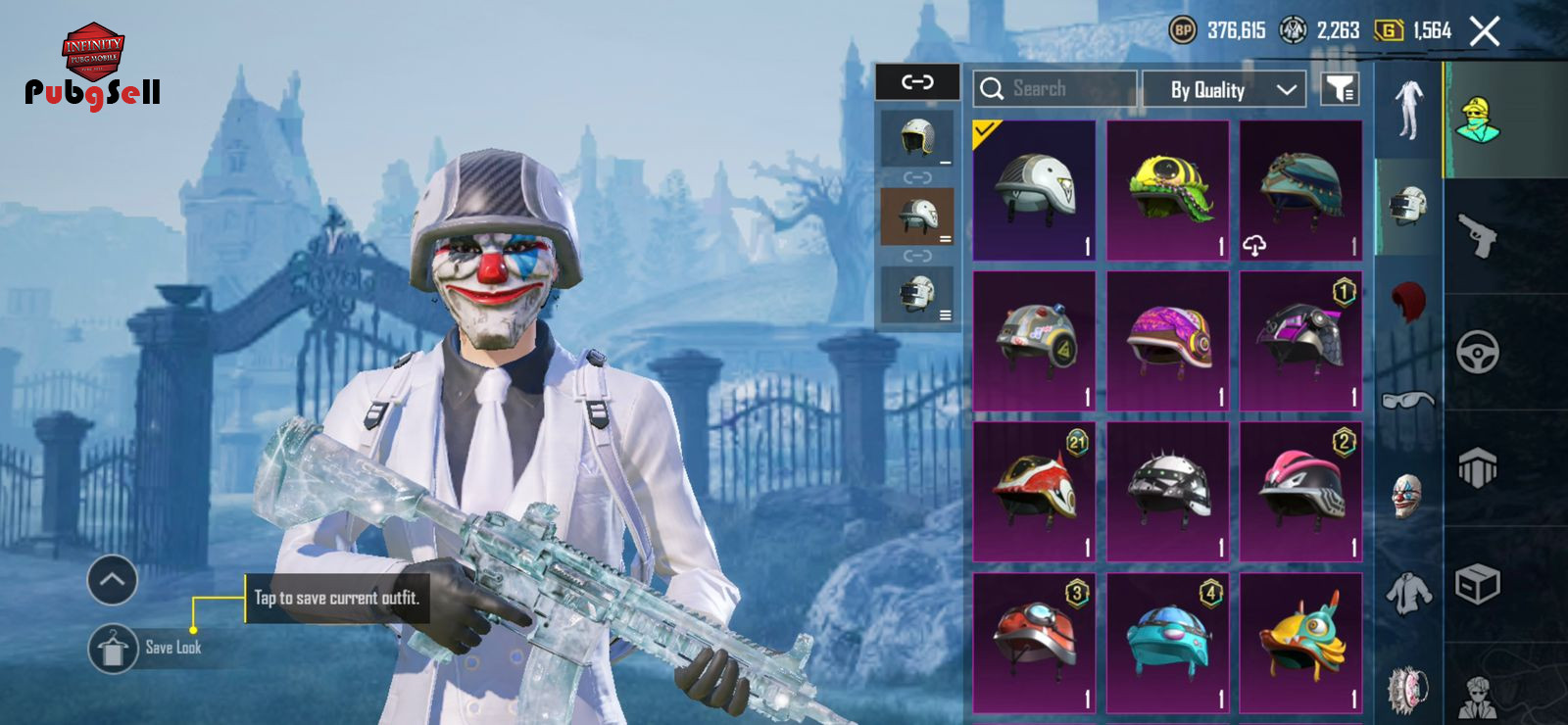The image size is (1568, 725).
Task: Open the steering wheel vehicles tab
Action: tap(1478, 353)
